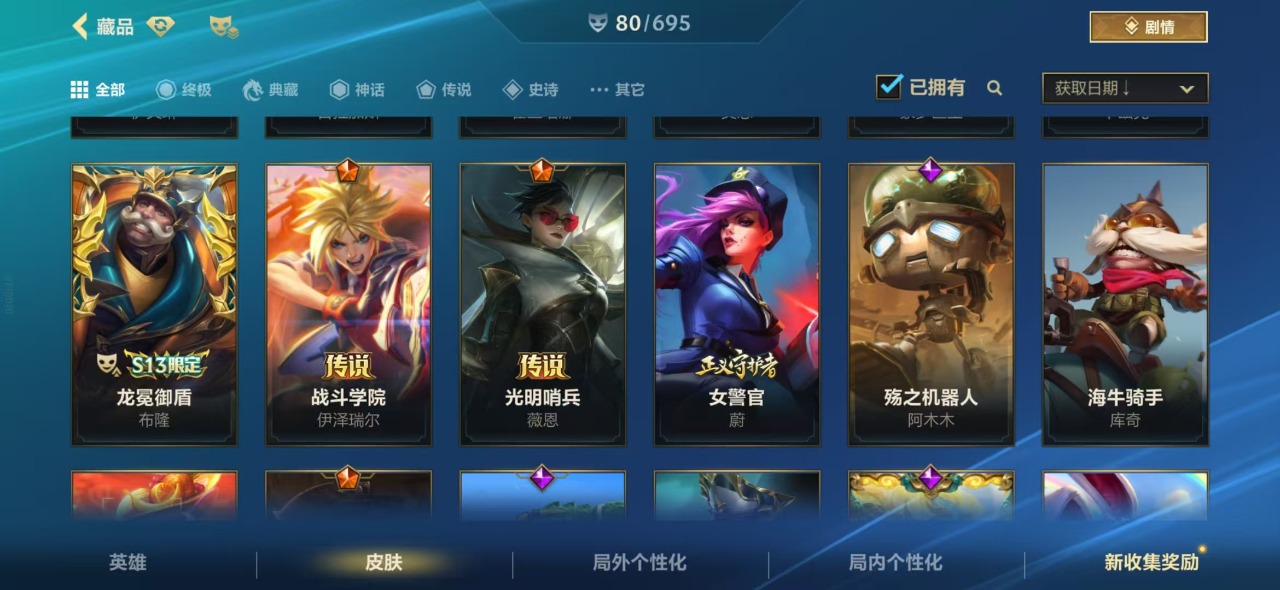Image resolution: width=1280 pixels, height=590 pixels.
Task: Pick the 海牛骑手 库奇 skin card
Action: click(1125, 304)
